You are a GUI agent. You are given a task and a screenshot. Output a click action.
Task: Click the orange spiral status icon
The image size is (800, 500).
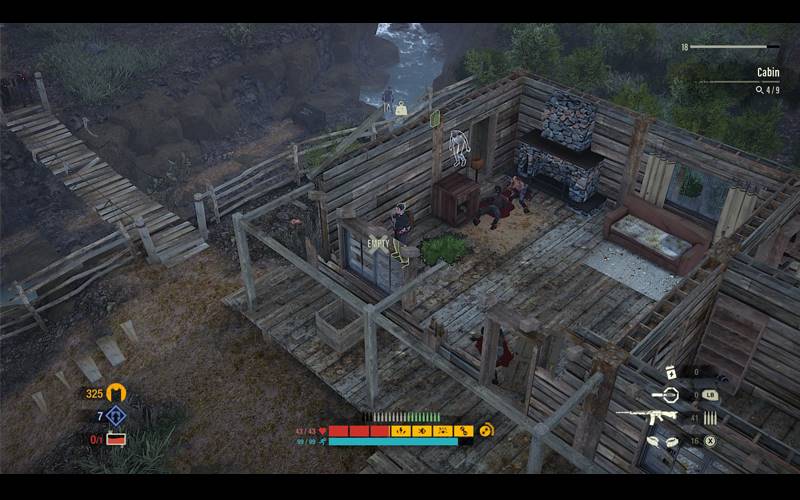487,430
